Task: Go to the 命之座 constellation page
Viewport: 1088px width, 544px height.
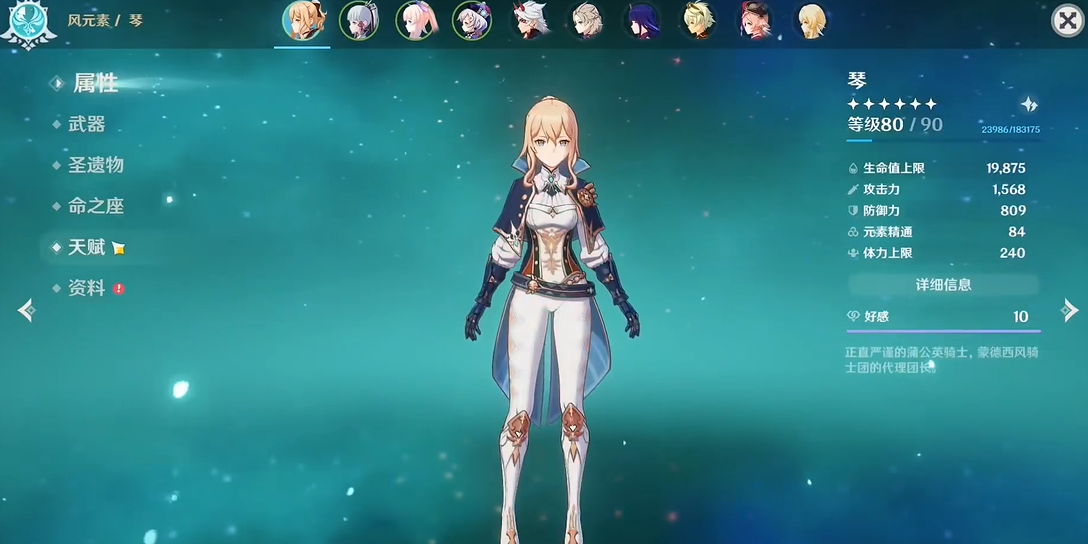Action: (96, 206)
